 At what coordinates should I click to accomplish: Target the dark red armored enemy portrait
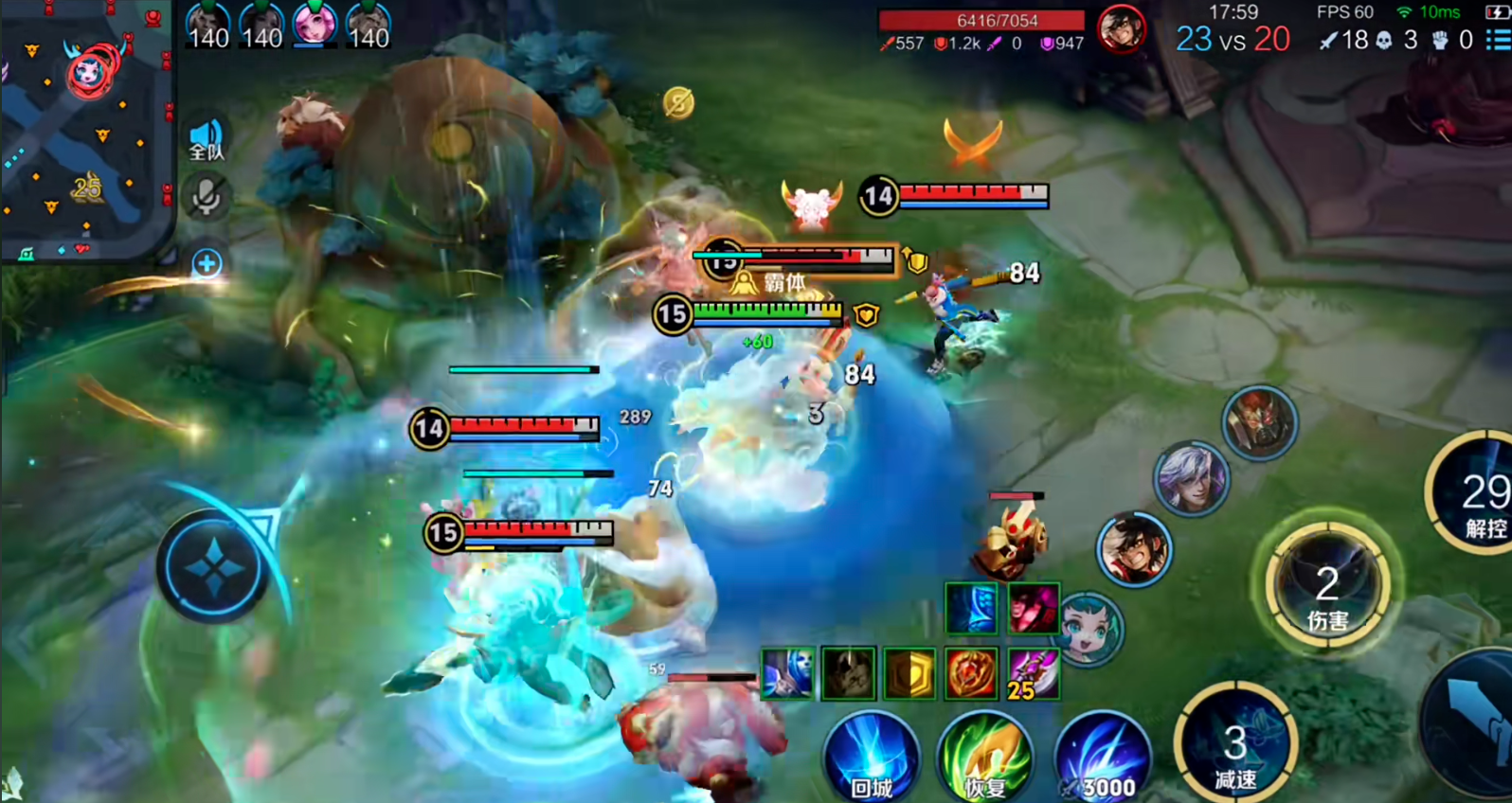click(x=1258, y=423)
